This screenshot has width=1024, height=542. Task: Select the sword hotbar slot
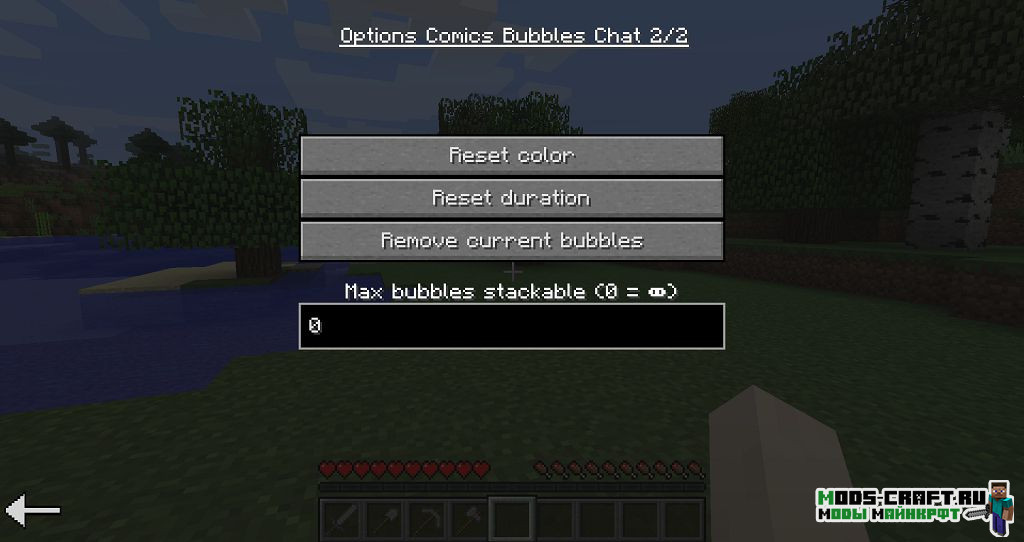coord(340,519)
